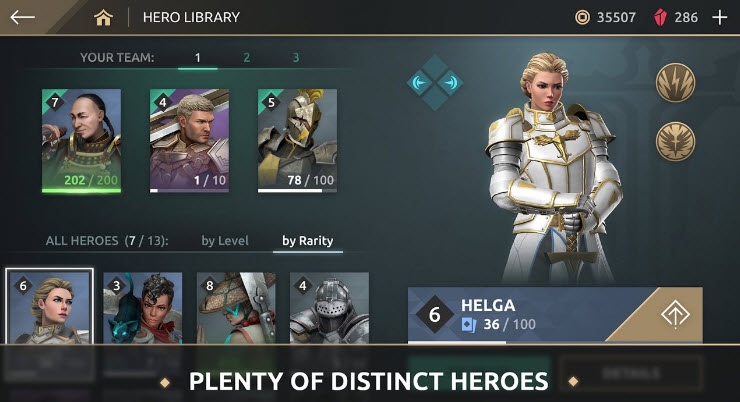Select Helga's level 6 hero portrait
740x402 pixels.
(49, 307)
